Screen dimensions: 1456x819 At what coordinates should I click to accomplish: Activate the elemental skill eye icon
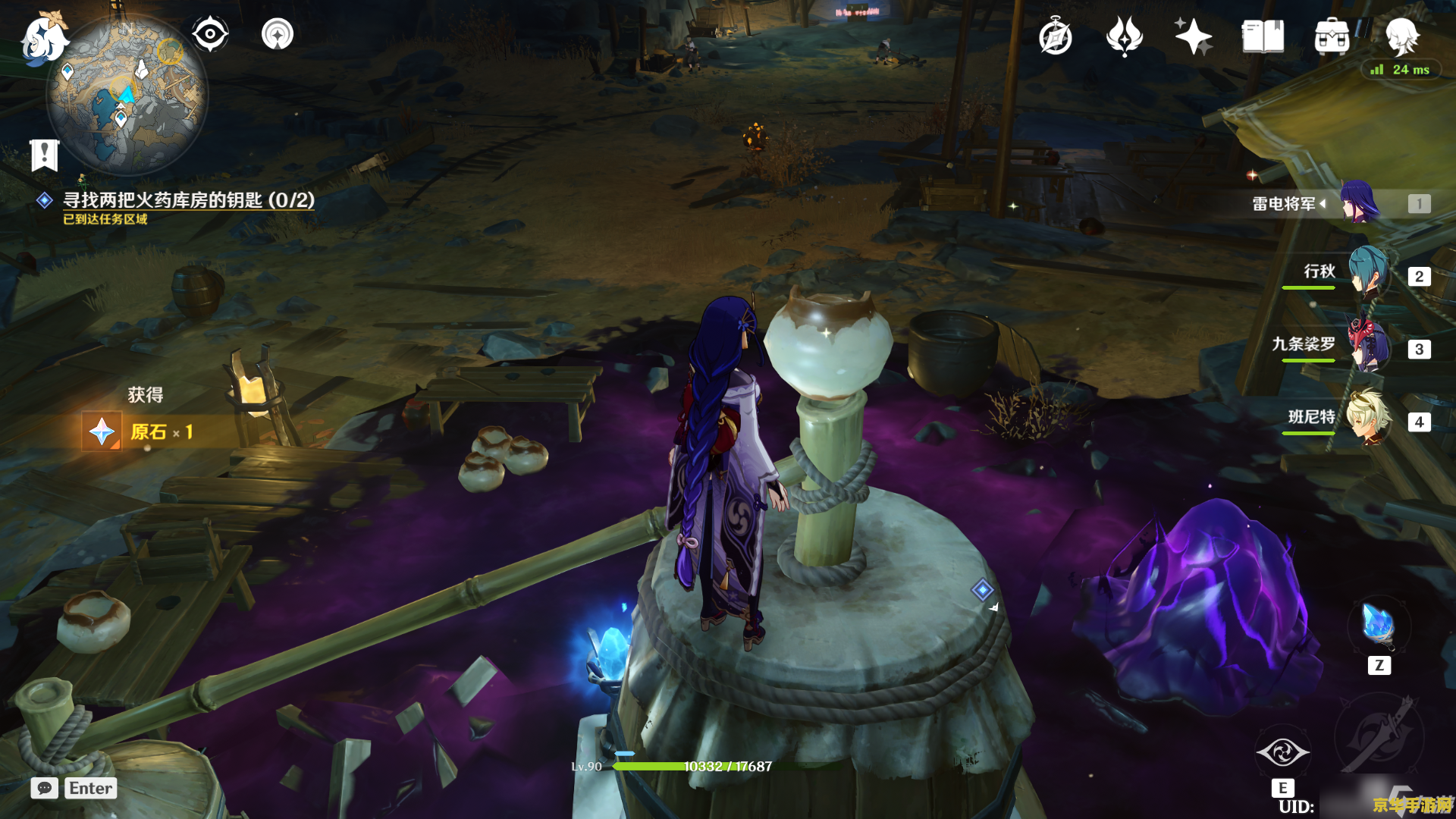click(1282, 752)
